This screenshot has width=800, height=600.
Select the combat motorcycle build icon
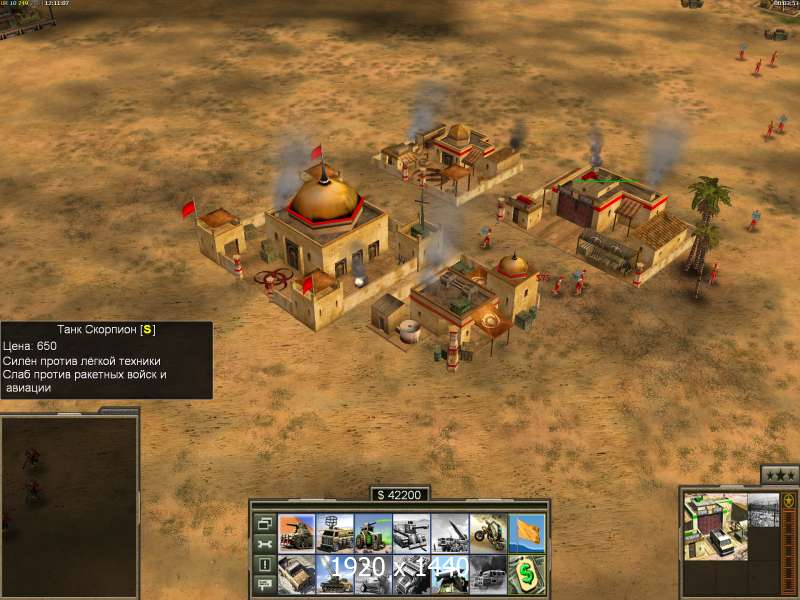coord(488,533)
